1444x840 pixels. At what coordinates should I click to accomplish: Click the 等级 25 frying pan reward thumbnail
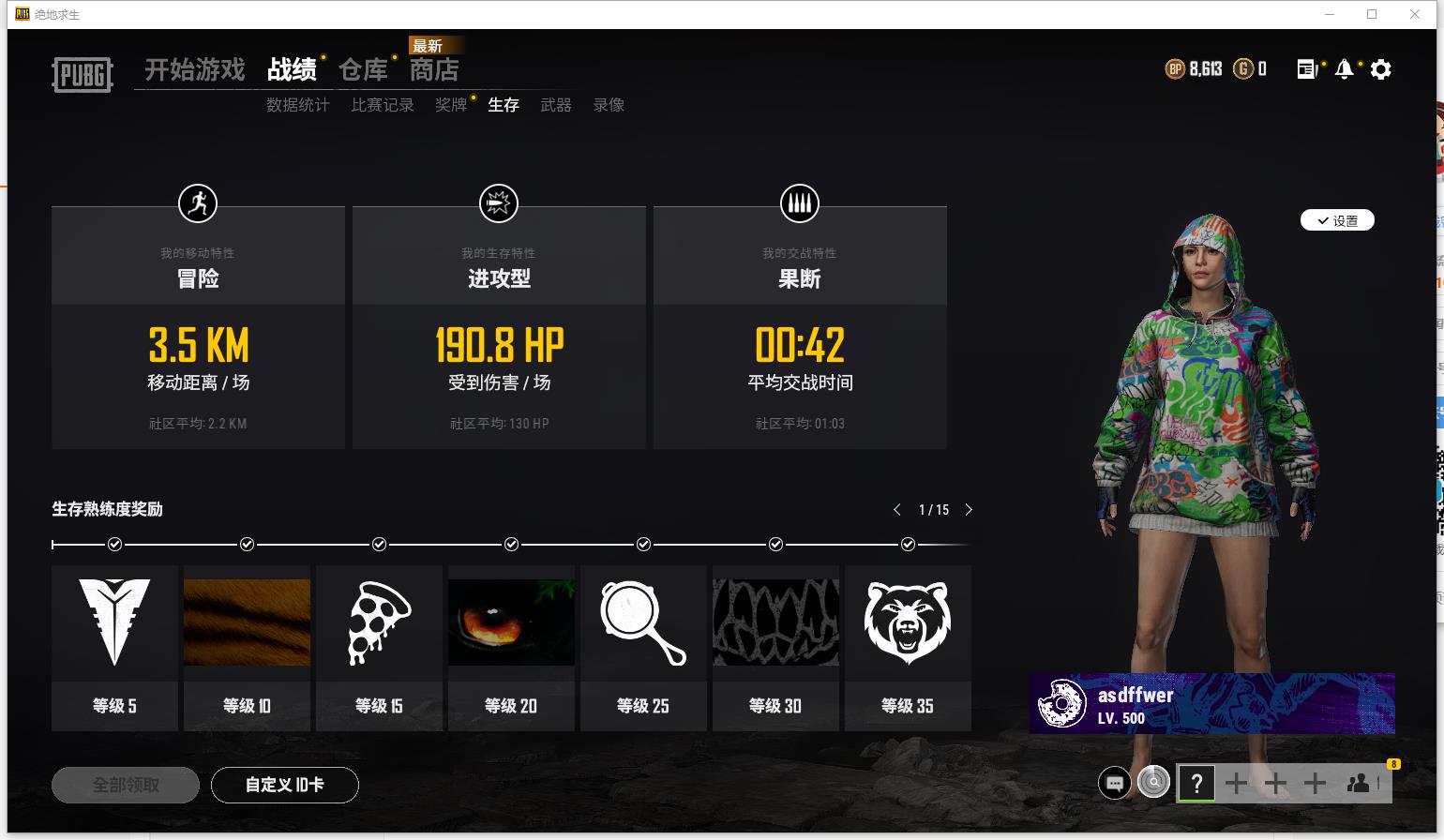pyautogui.click(x=643, y=621)
